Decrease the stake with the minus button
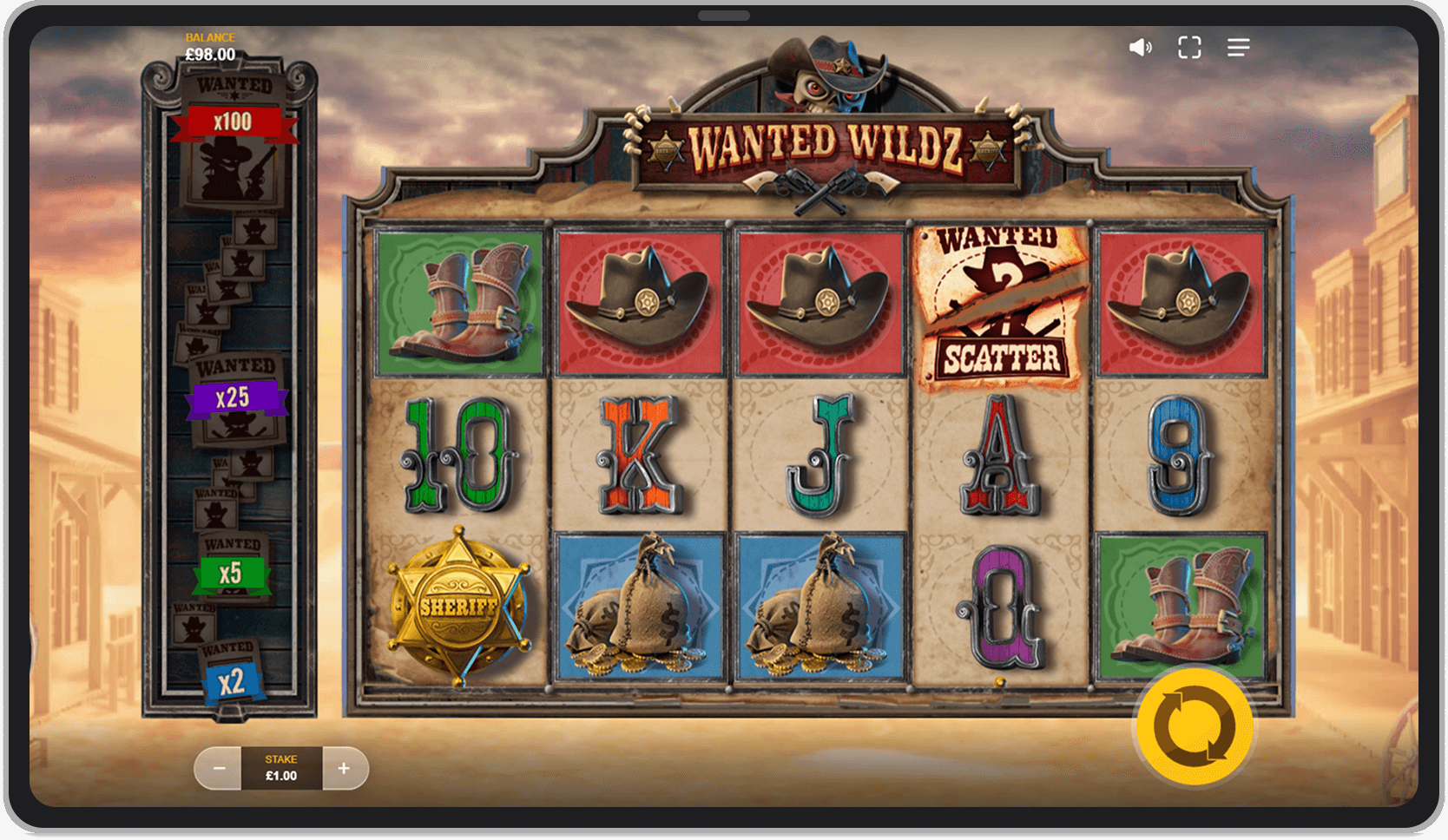The image size is (1448, 840). pyautogui.click(x=218, y=768)
